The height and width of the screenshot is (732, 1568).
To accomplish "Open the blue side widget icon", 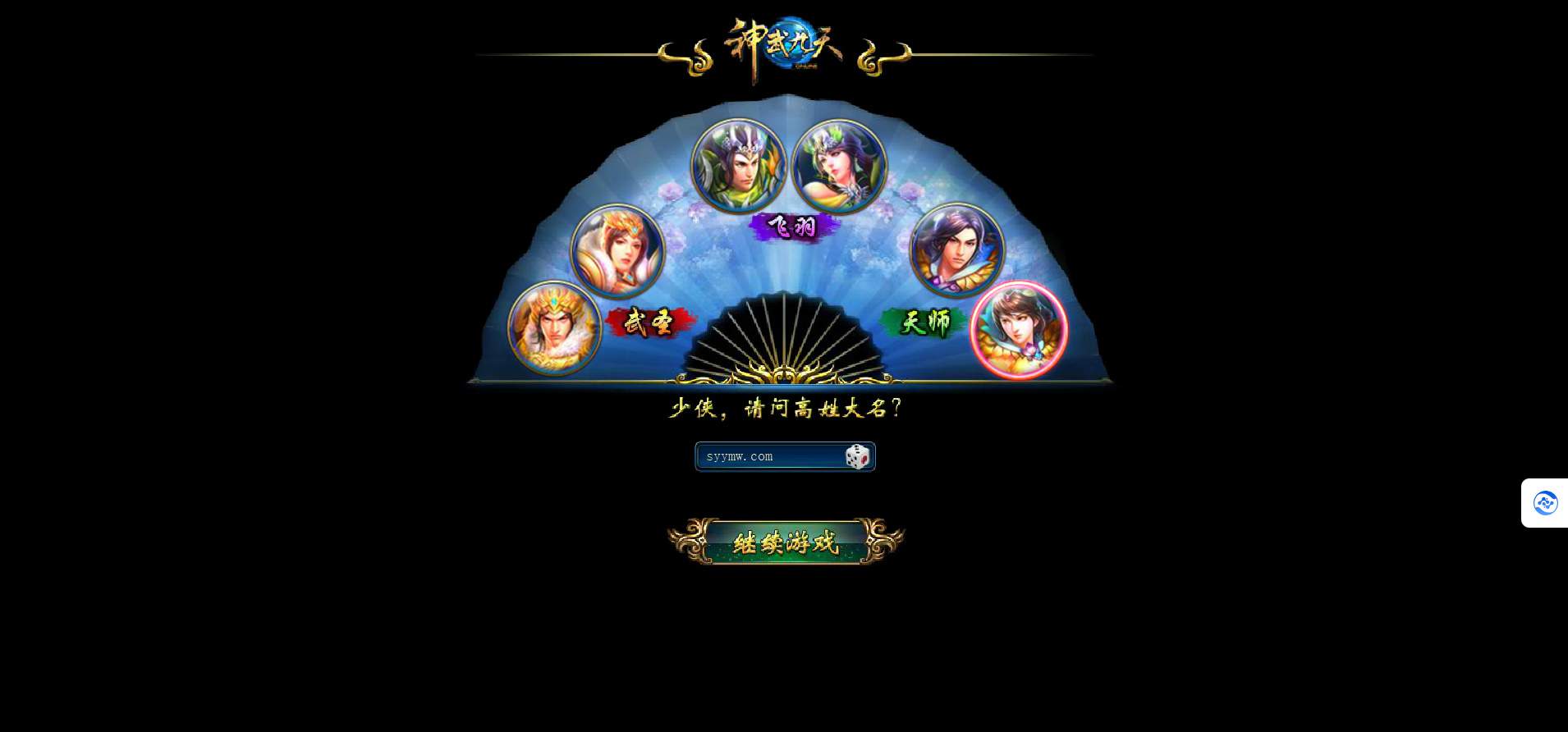I will 1545,503.
